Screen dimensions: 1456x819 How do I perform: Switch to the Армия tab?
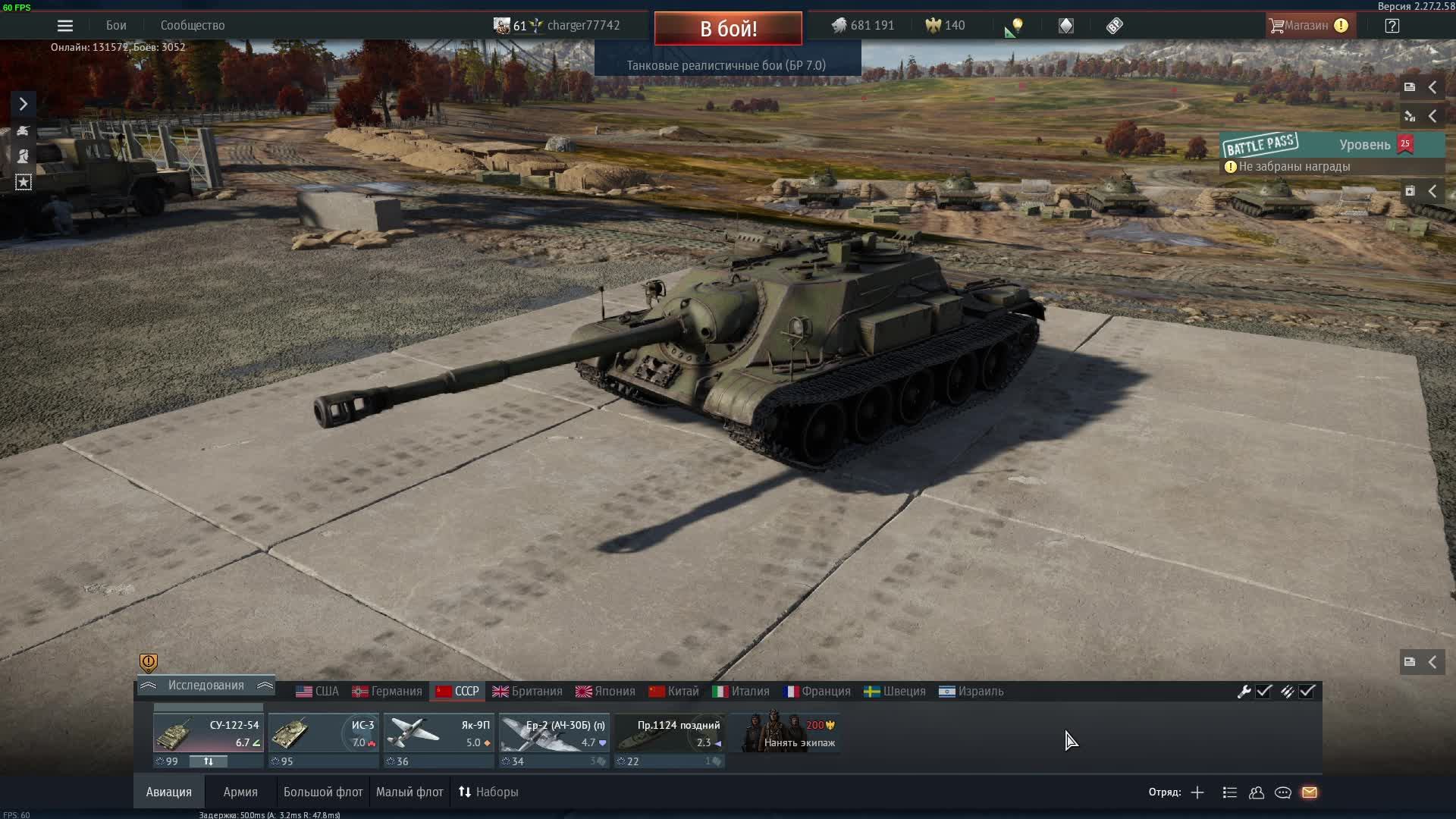click(240, 792)
